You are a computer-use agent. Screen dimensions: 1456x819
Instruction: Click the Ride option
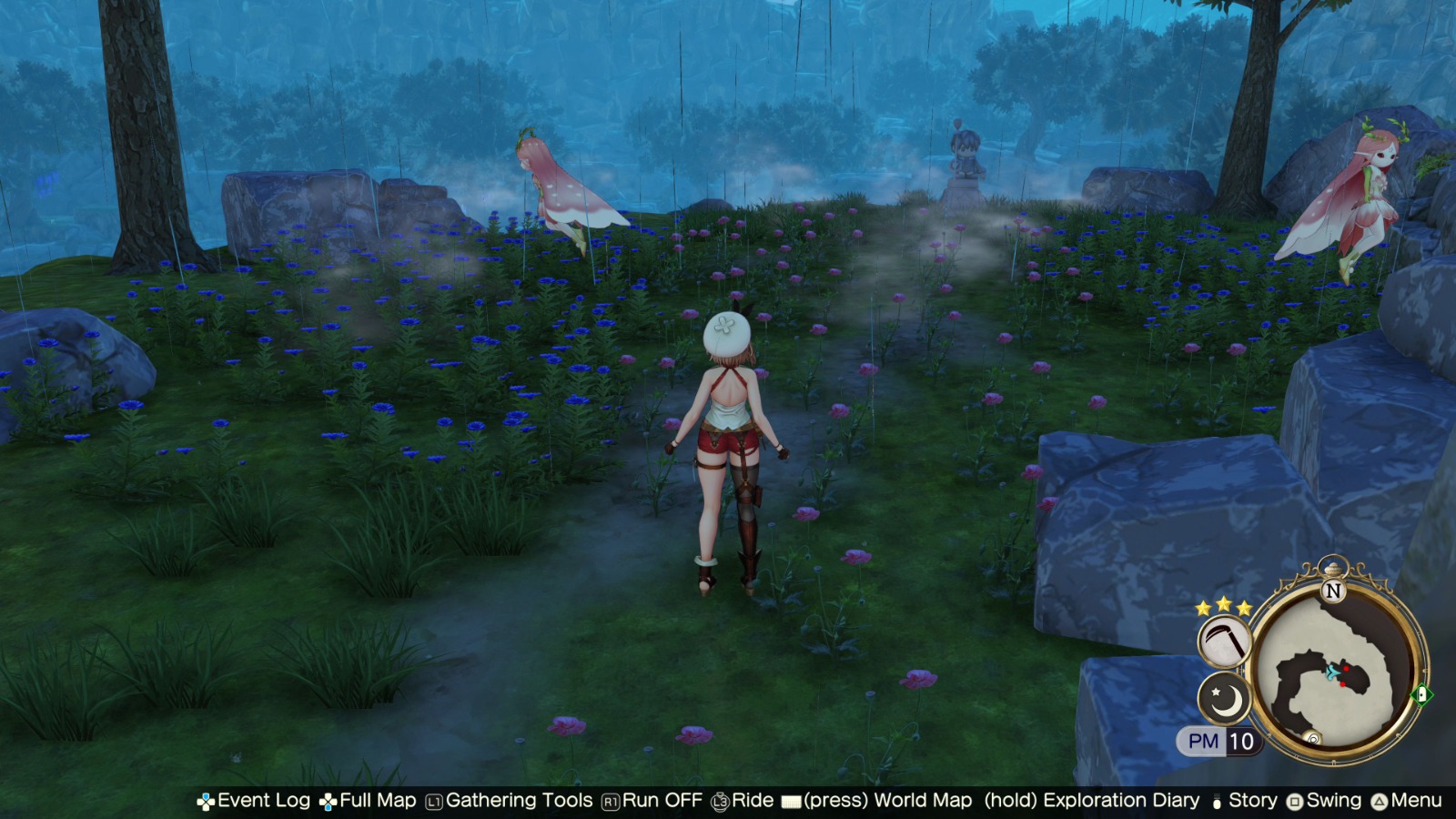[x=748, y=801]
